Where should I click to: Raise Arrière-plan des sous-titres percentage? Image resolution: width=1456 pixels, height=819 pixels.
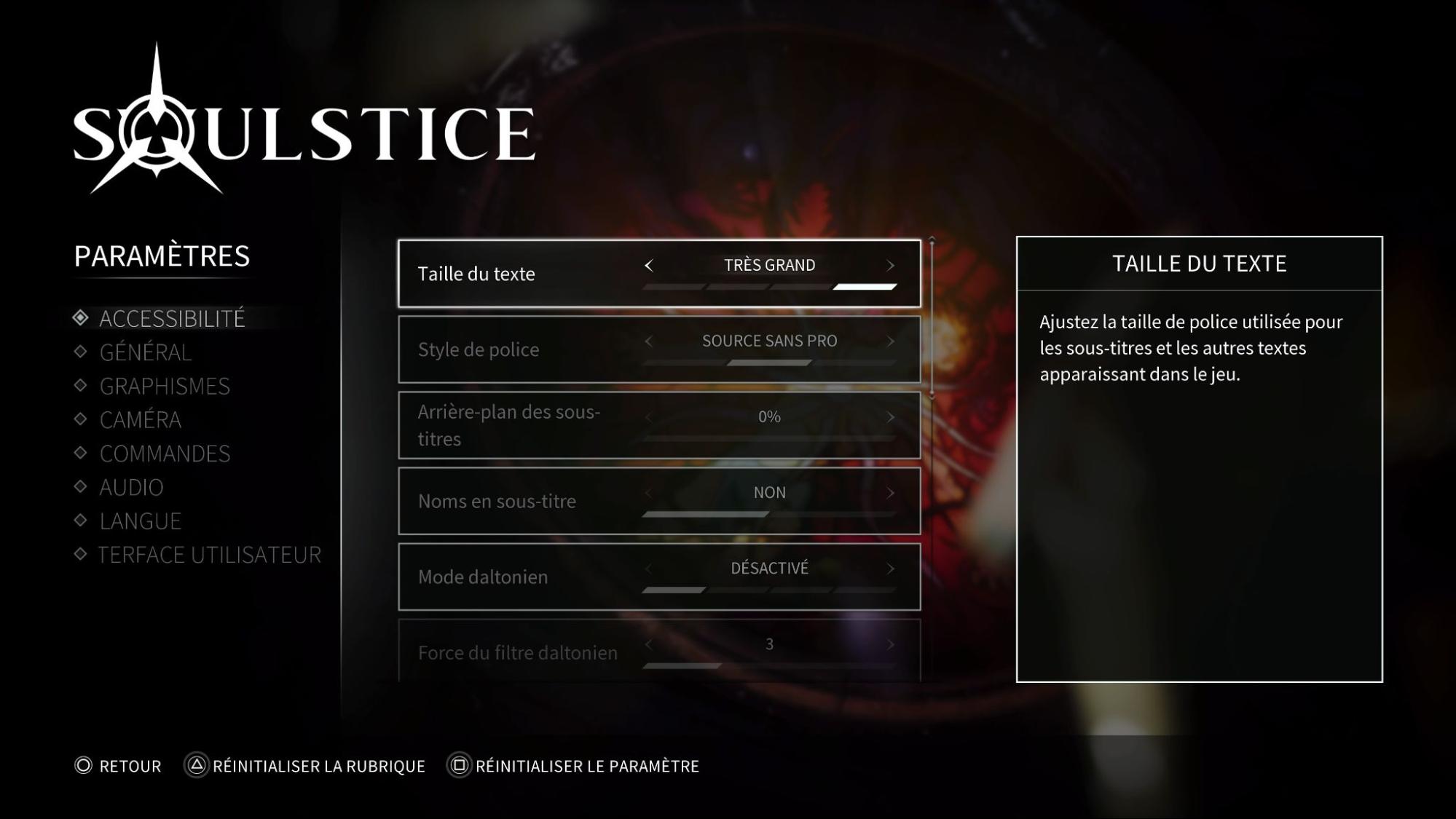(890, 417)
